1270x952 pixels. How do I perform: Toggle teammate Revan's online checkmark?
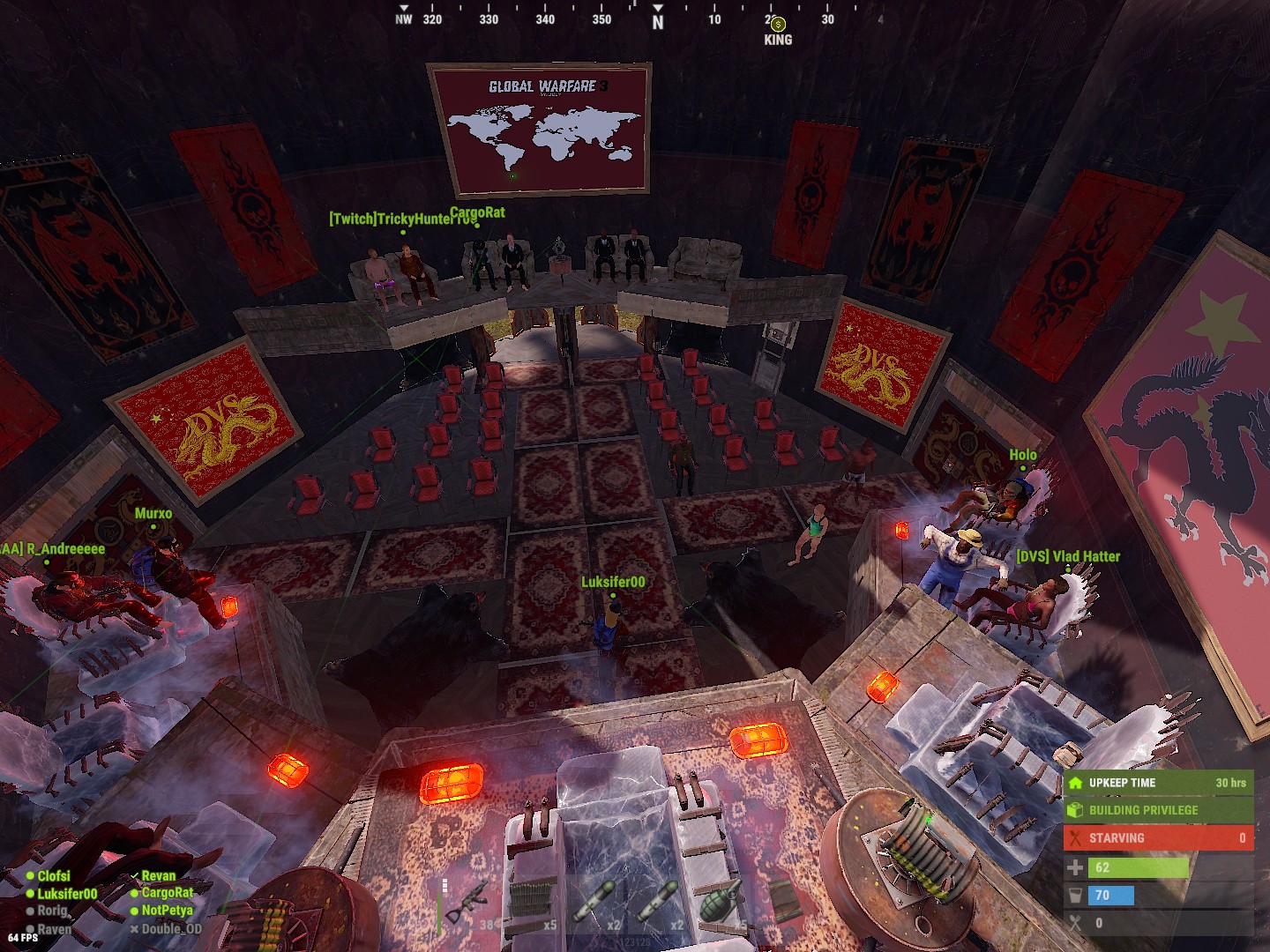pyautogui.click(x=134, y=875)
